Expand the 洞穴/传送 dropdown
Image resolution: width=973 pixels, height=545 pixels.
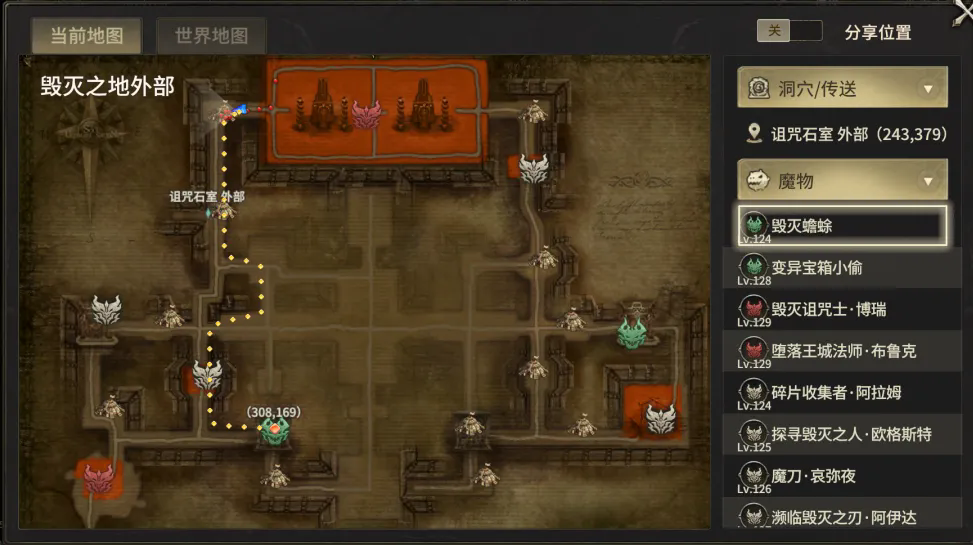coord(842,89)
